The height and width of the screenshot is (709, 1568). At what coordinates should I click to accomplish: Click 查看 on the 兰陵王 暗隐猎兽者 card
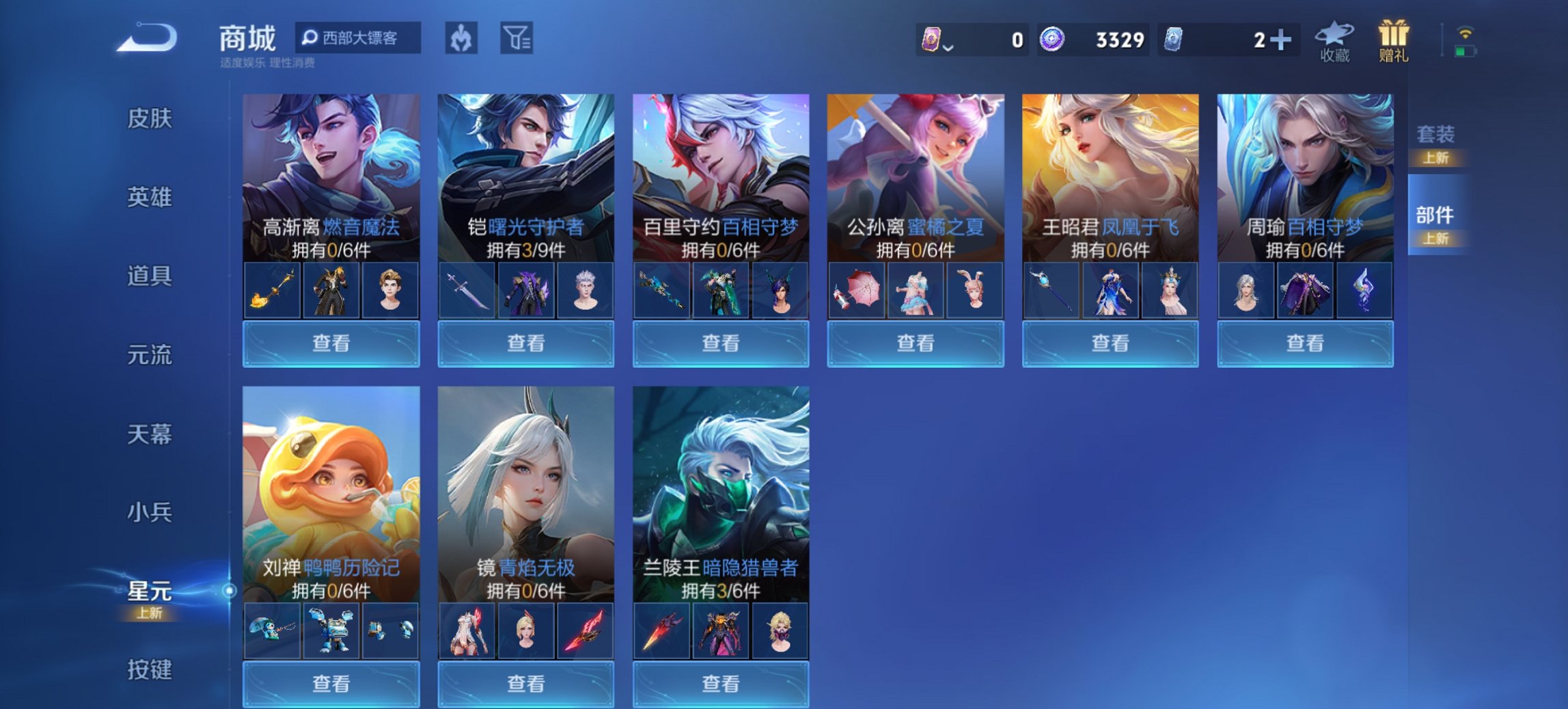720,684
